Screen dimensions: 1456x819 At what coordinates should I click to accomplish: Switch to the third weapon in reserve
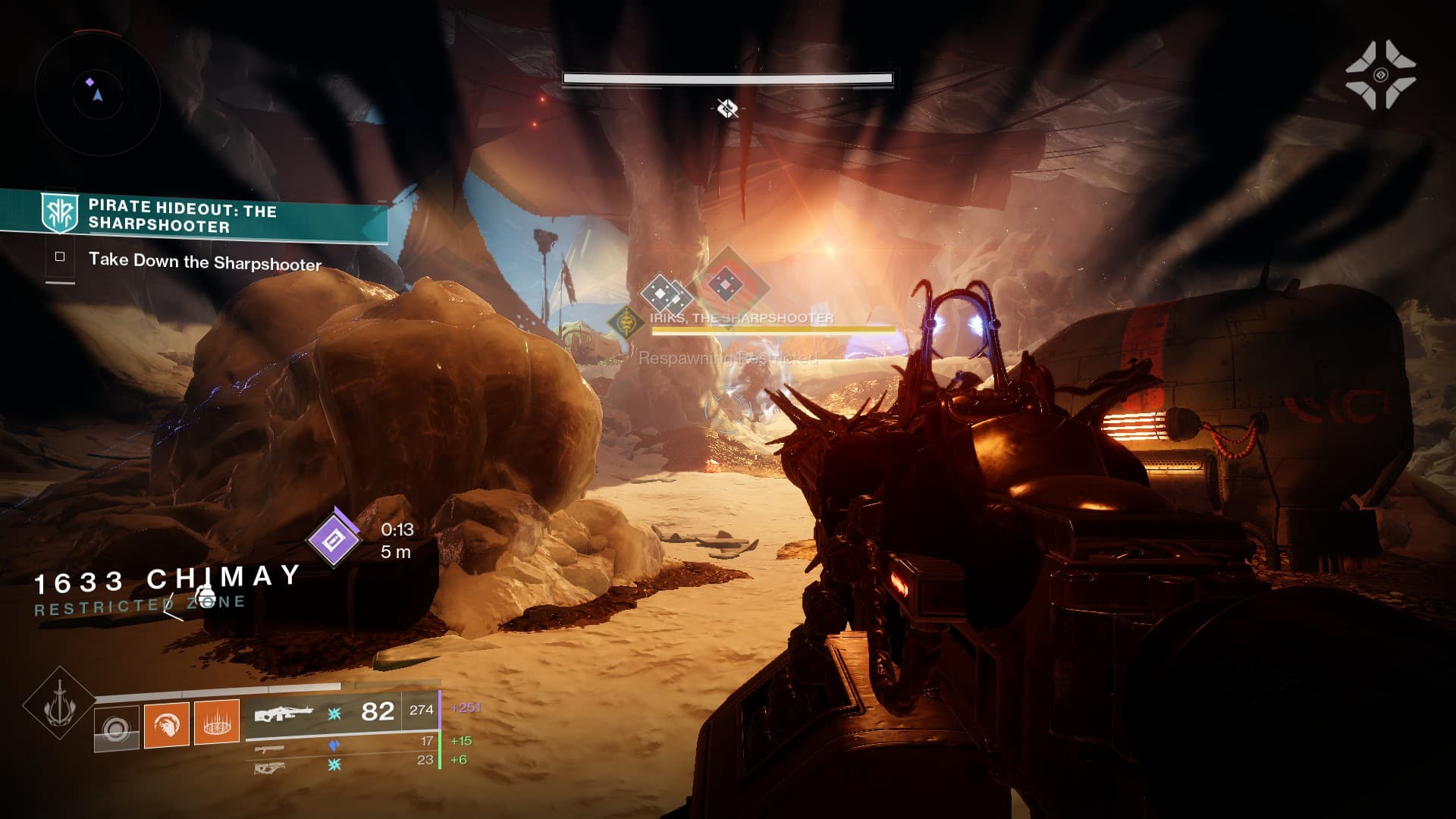(x=270, y=767)
